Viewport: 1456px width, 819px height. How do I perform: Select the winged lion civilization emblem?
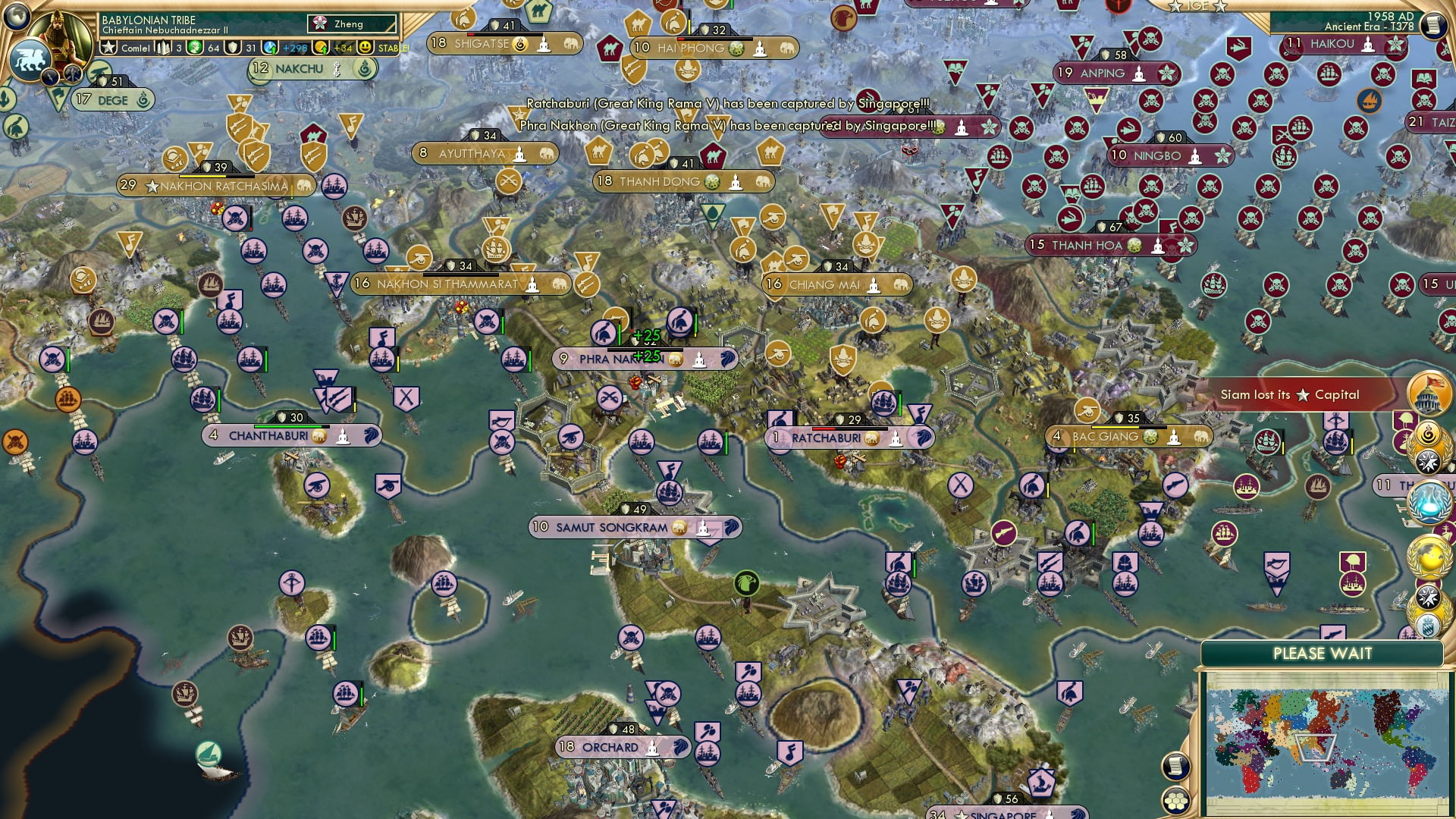[x=29, y=59]
